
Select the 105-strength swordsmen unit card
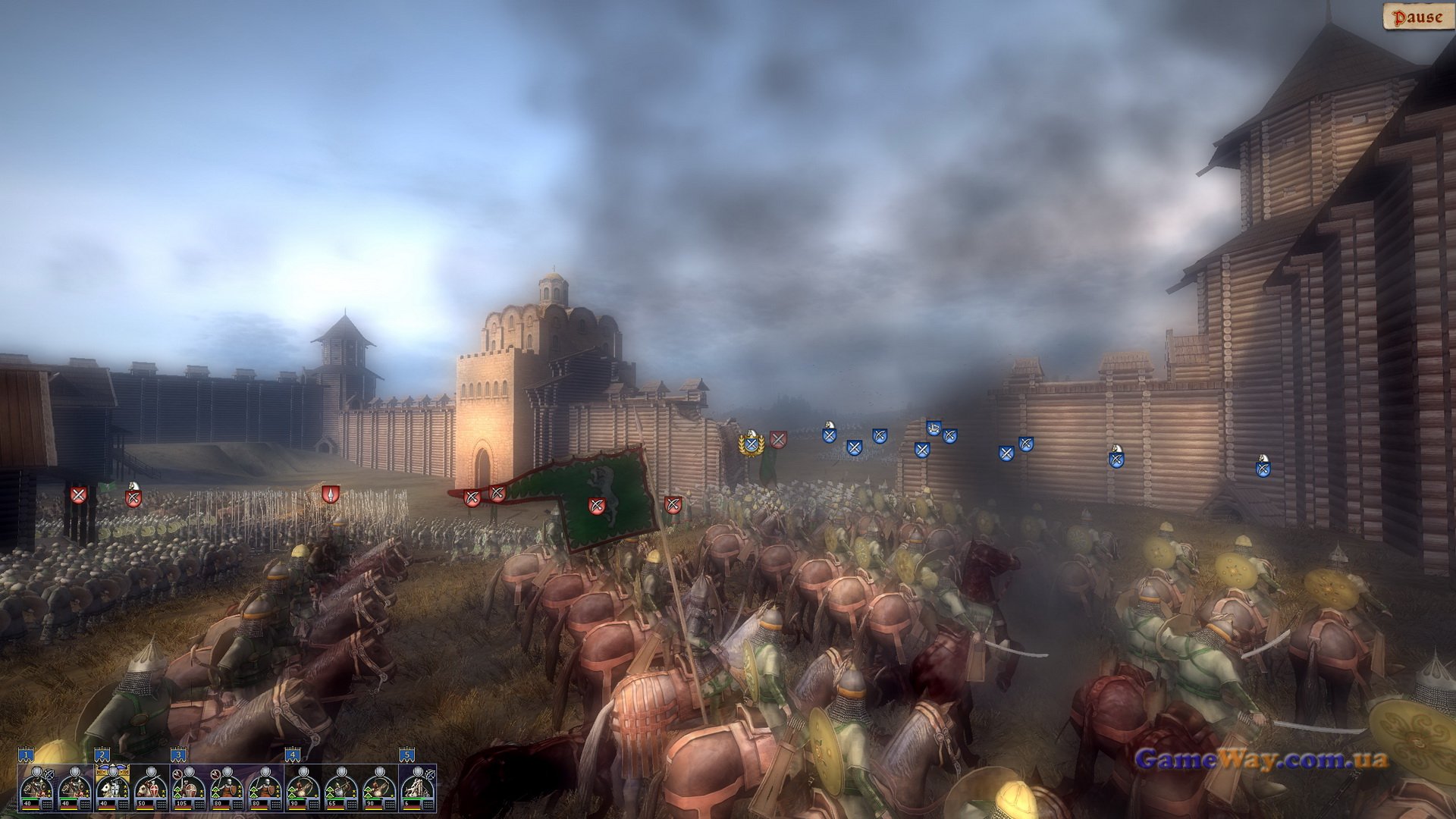coord(189,789)
